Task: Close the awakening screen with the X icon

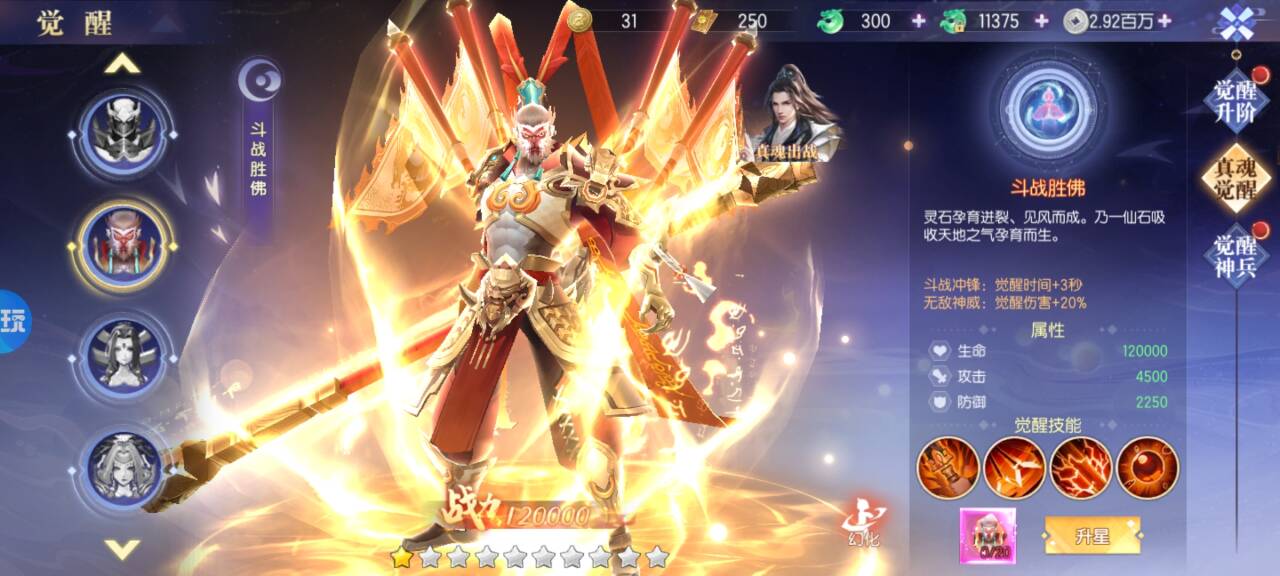Action: pyautogui.click(x=1236, y=22)
